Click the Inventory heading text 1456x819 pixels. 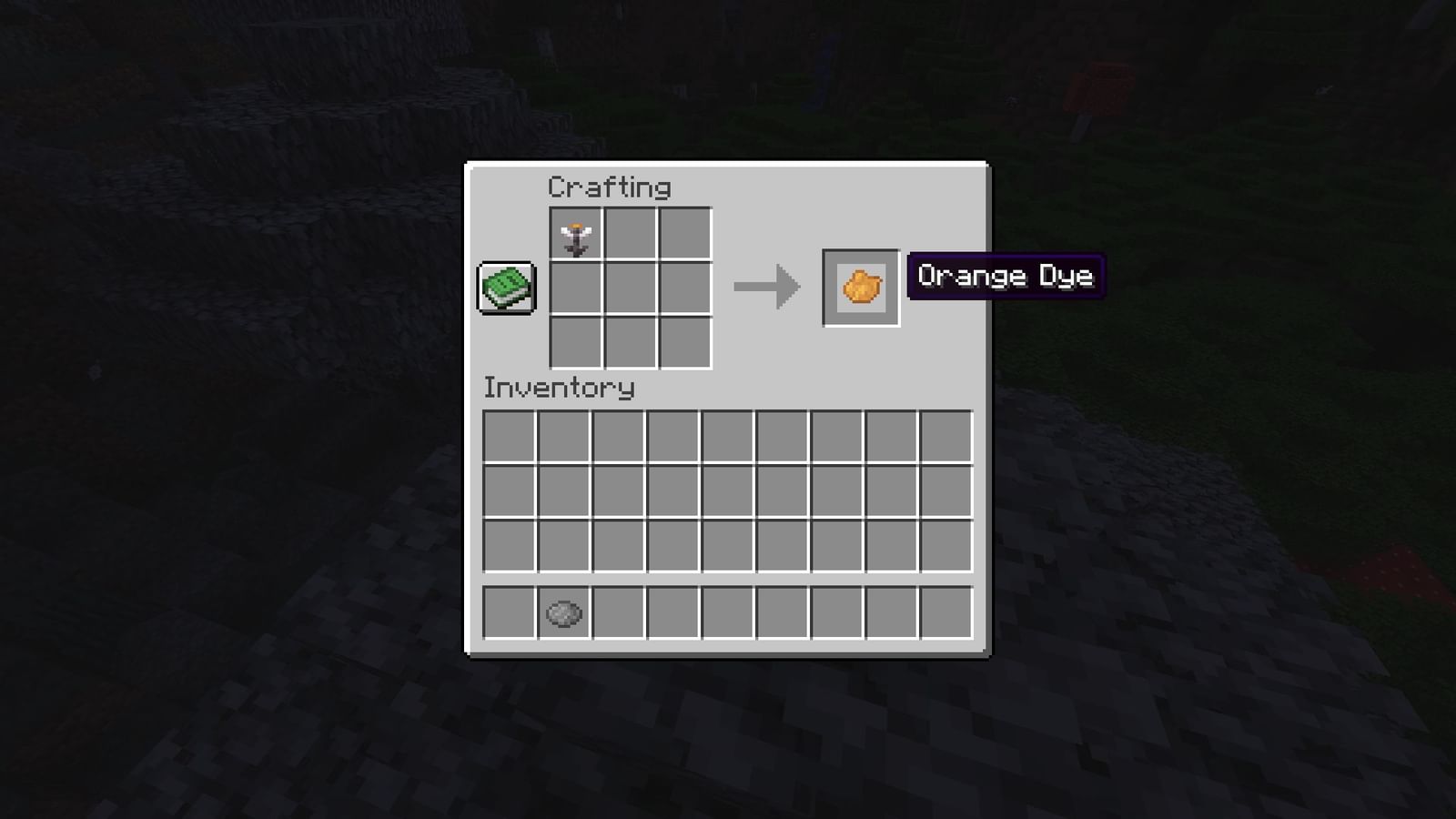[x=558, y=388]
